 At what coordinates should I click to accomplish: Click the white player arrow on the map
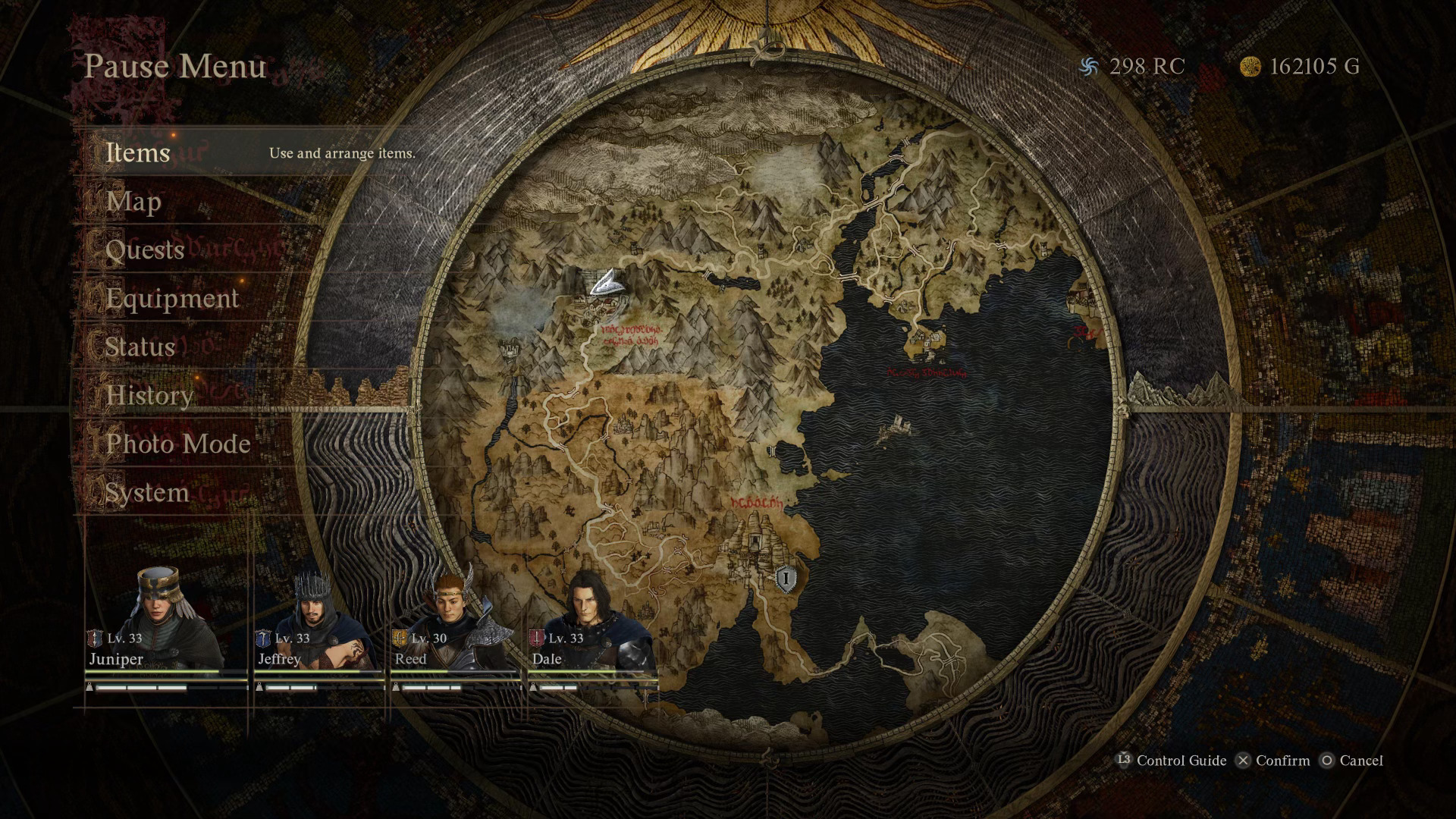click(x=607, y=284)
